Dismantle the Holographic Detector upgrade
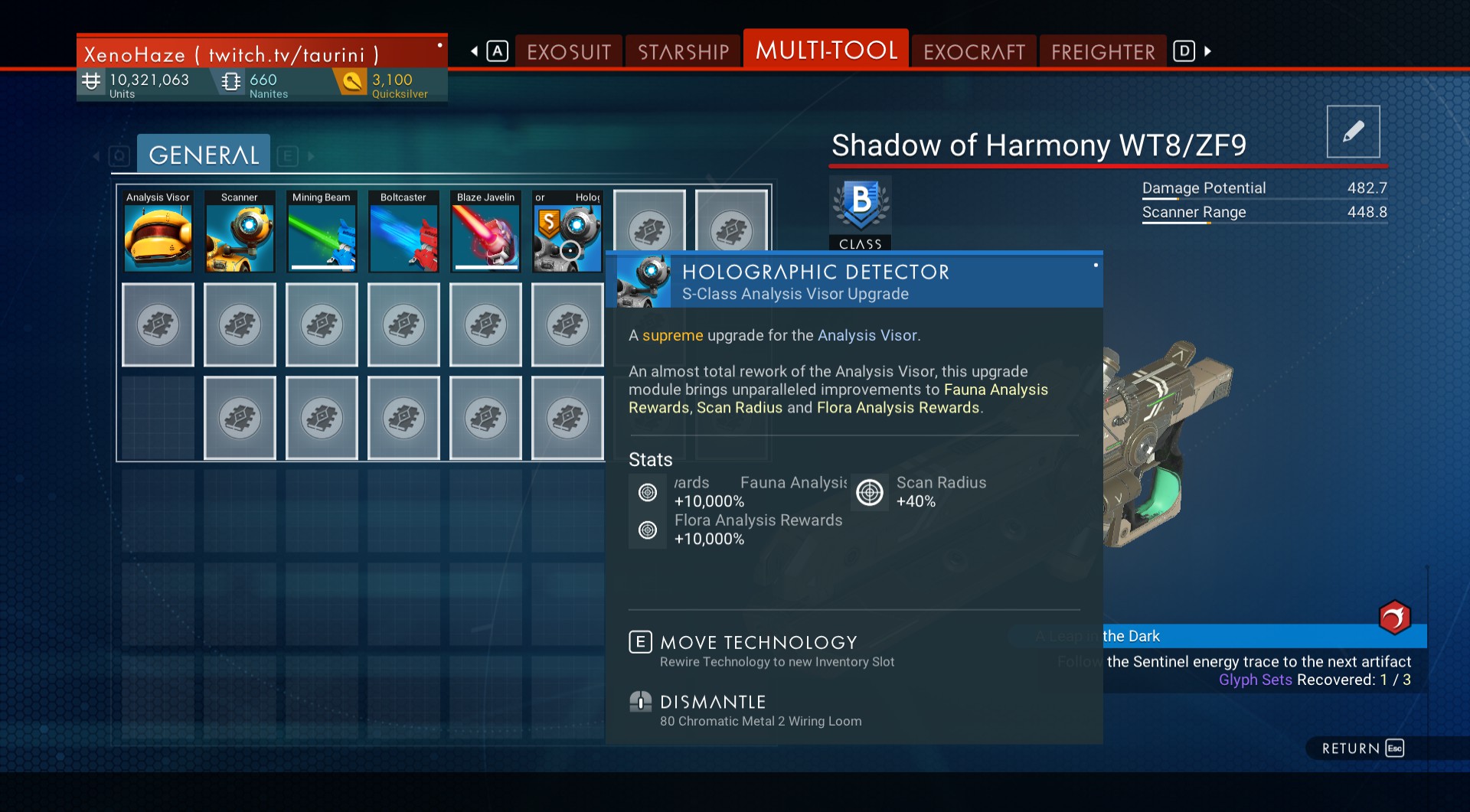Image resolution: width=1470 pixels, height=812 pixels. coord(713,702)
